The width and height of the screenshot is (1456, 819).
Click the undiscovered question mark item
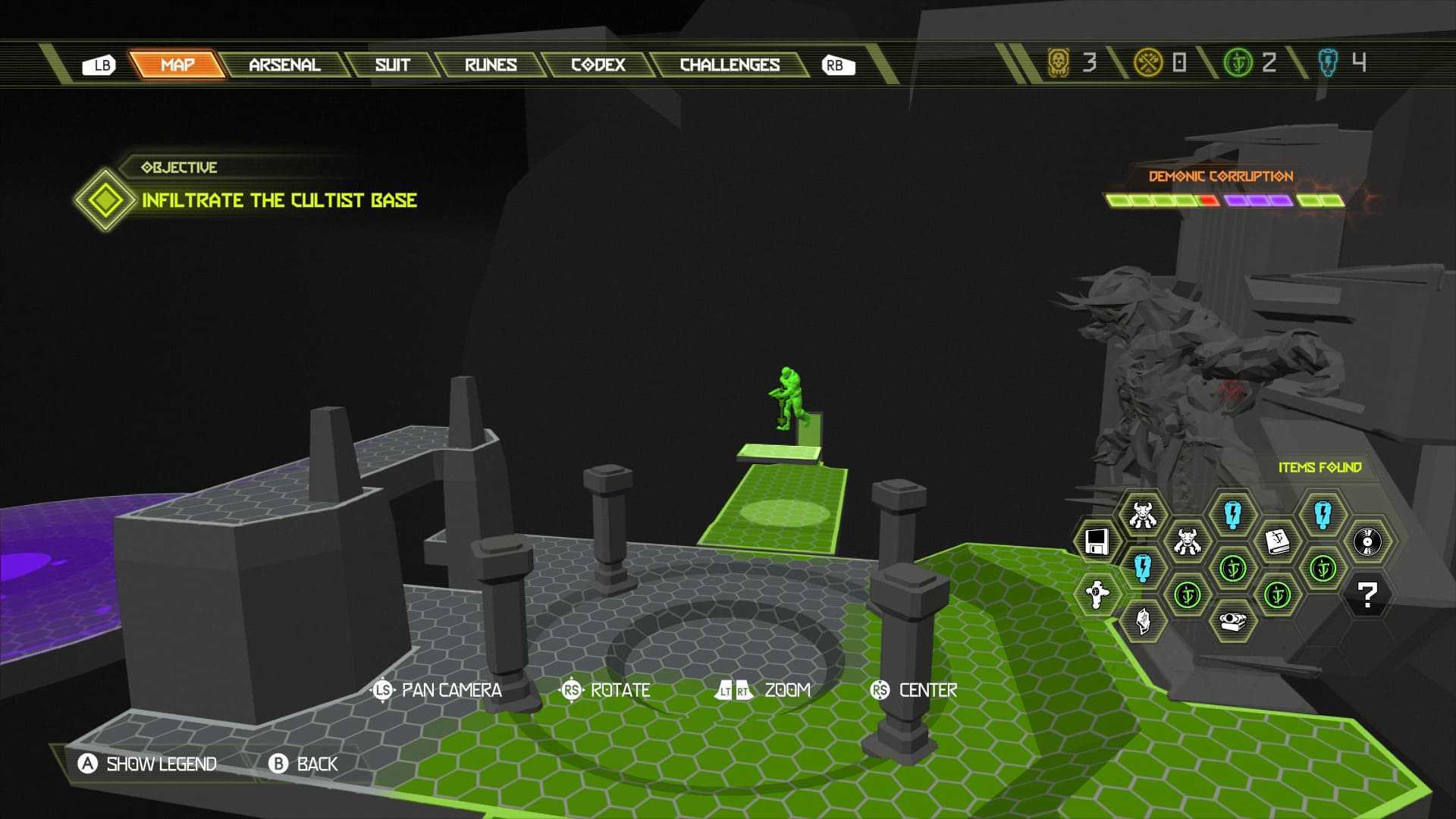coord(1367,595)
